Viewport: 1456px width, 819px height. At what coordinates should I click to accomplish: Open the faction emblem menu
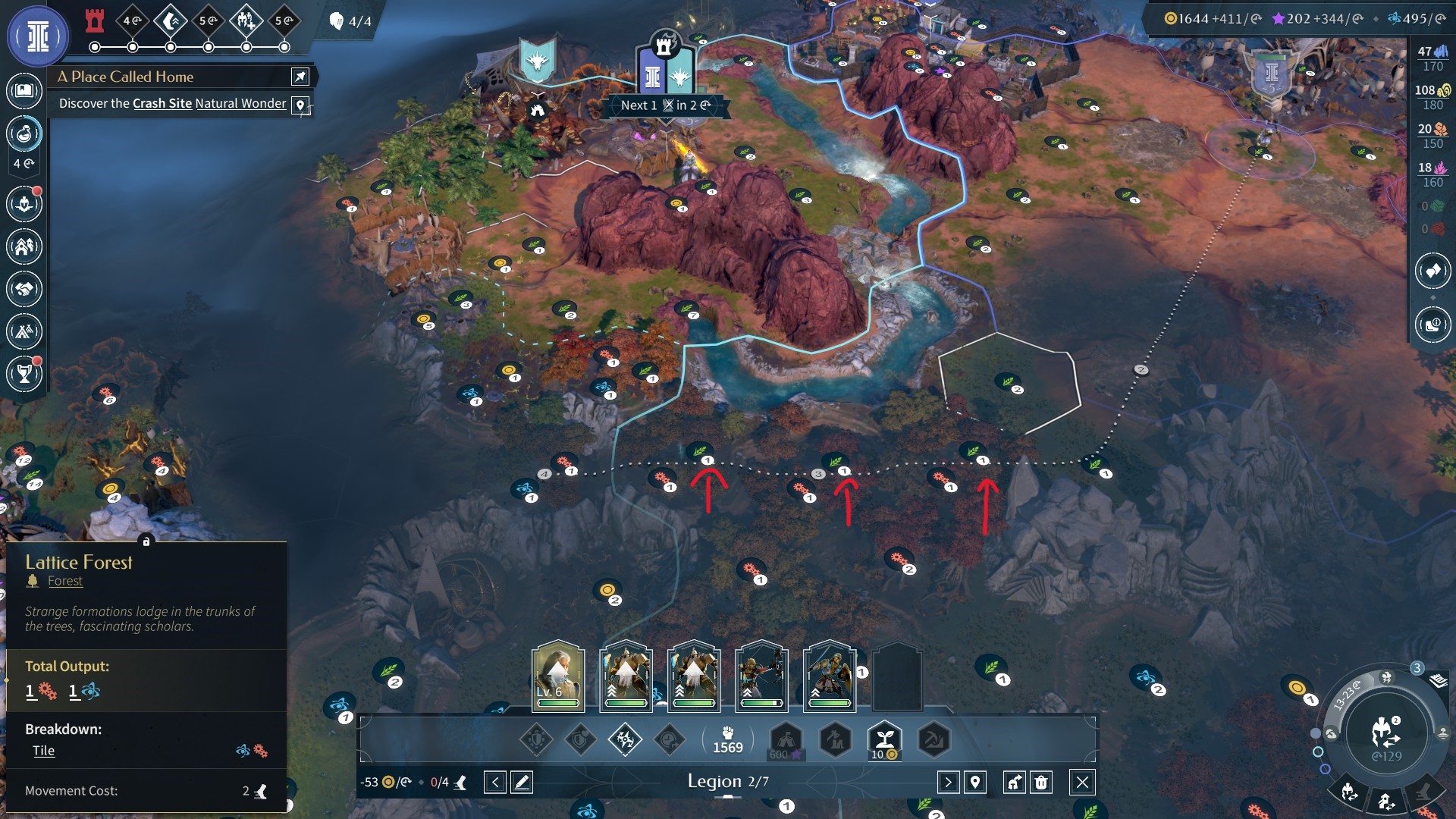37,36
